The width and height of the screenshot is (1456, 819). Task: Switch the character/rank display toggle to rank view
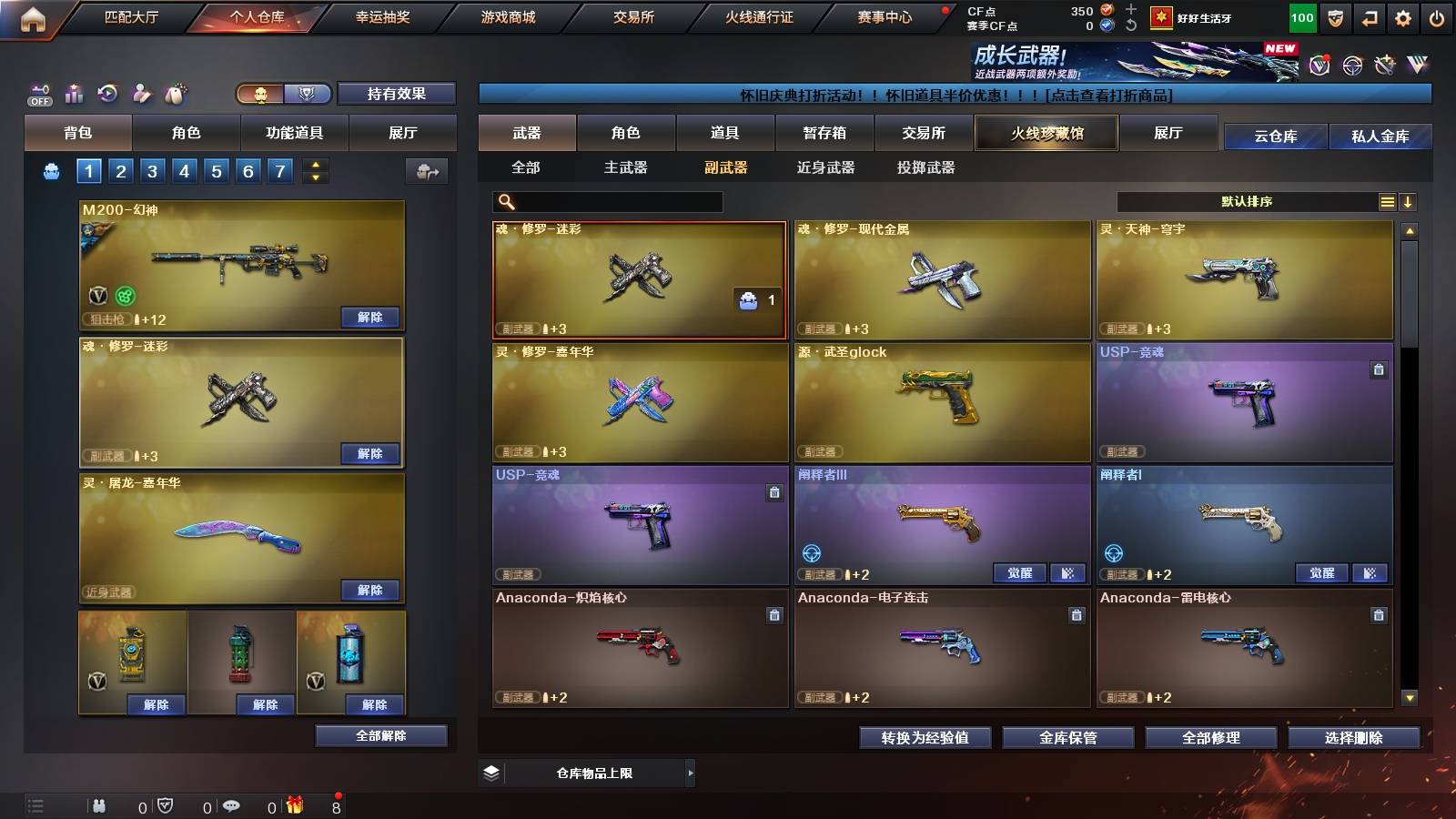308,94
